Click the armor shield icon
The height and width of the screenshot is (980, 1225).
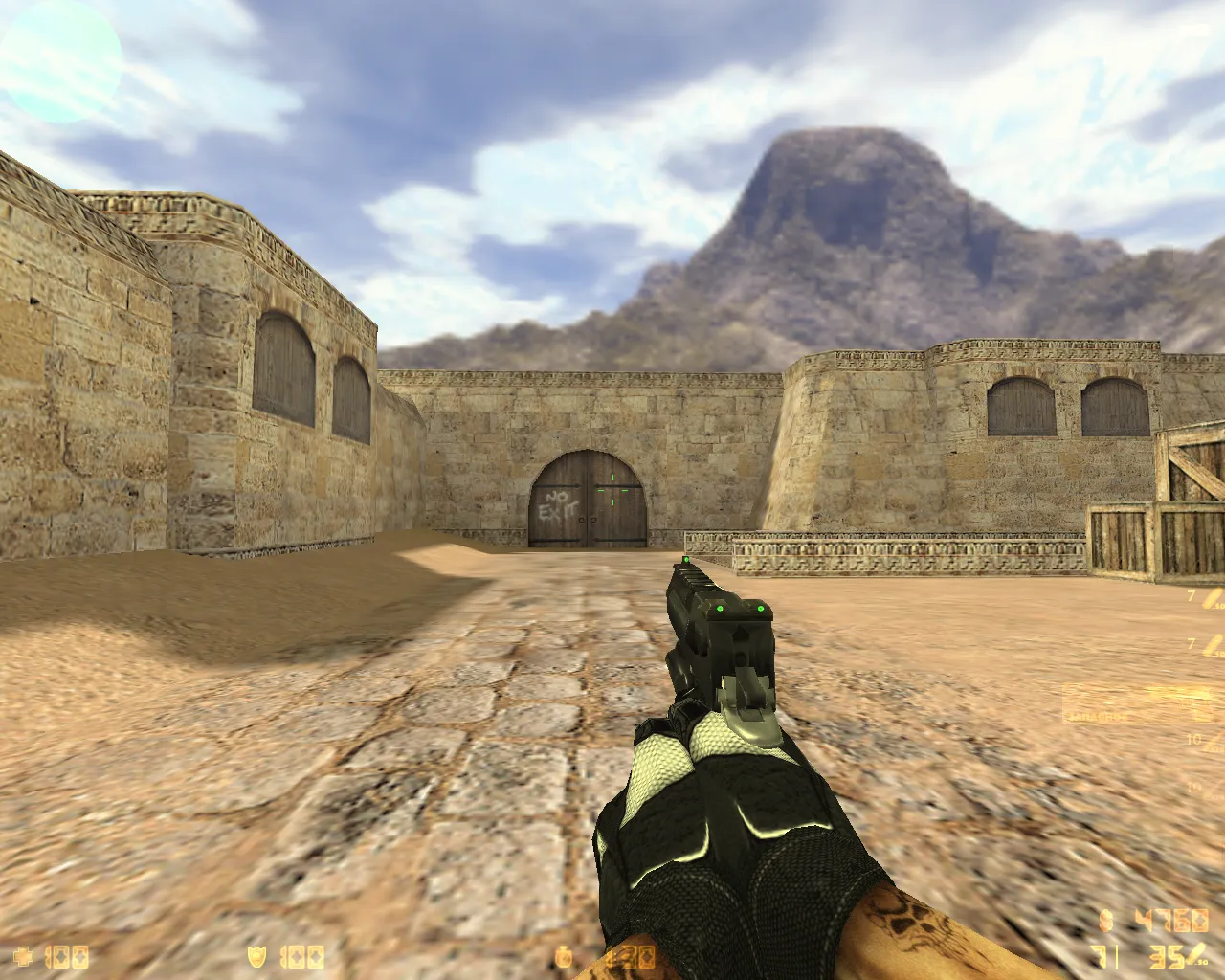pyautogui.click(x=256, y=954)
